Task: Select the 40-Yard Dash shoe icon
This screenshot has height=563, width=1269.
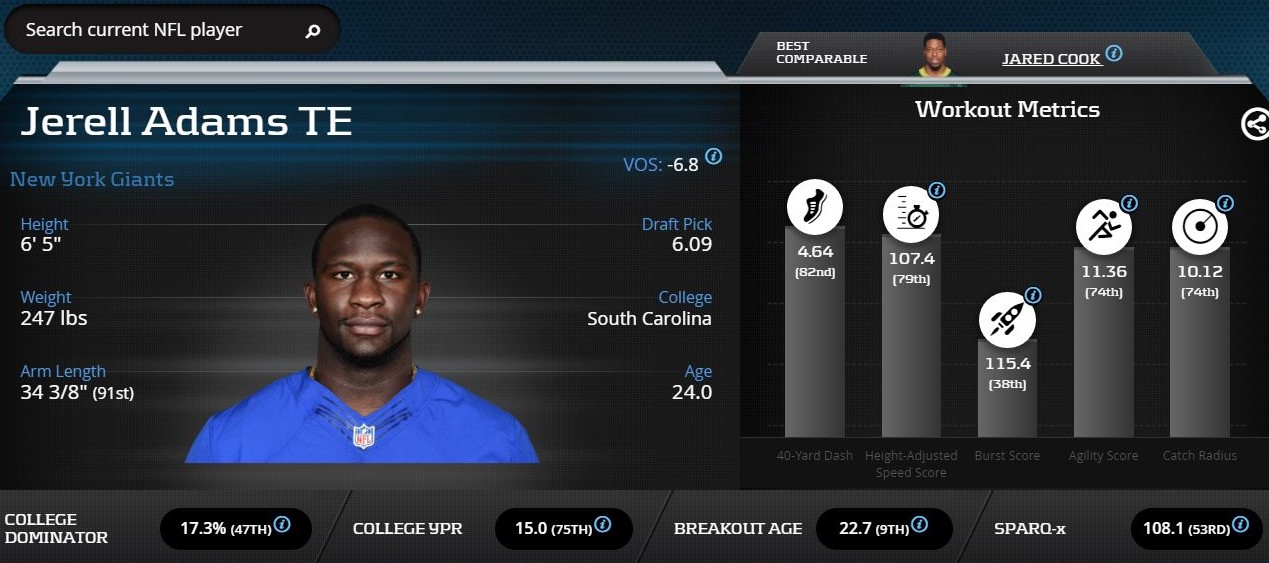Action: click(814, 207)
